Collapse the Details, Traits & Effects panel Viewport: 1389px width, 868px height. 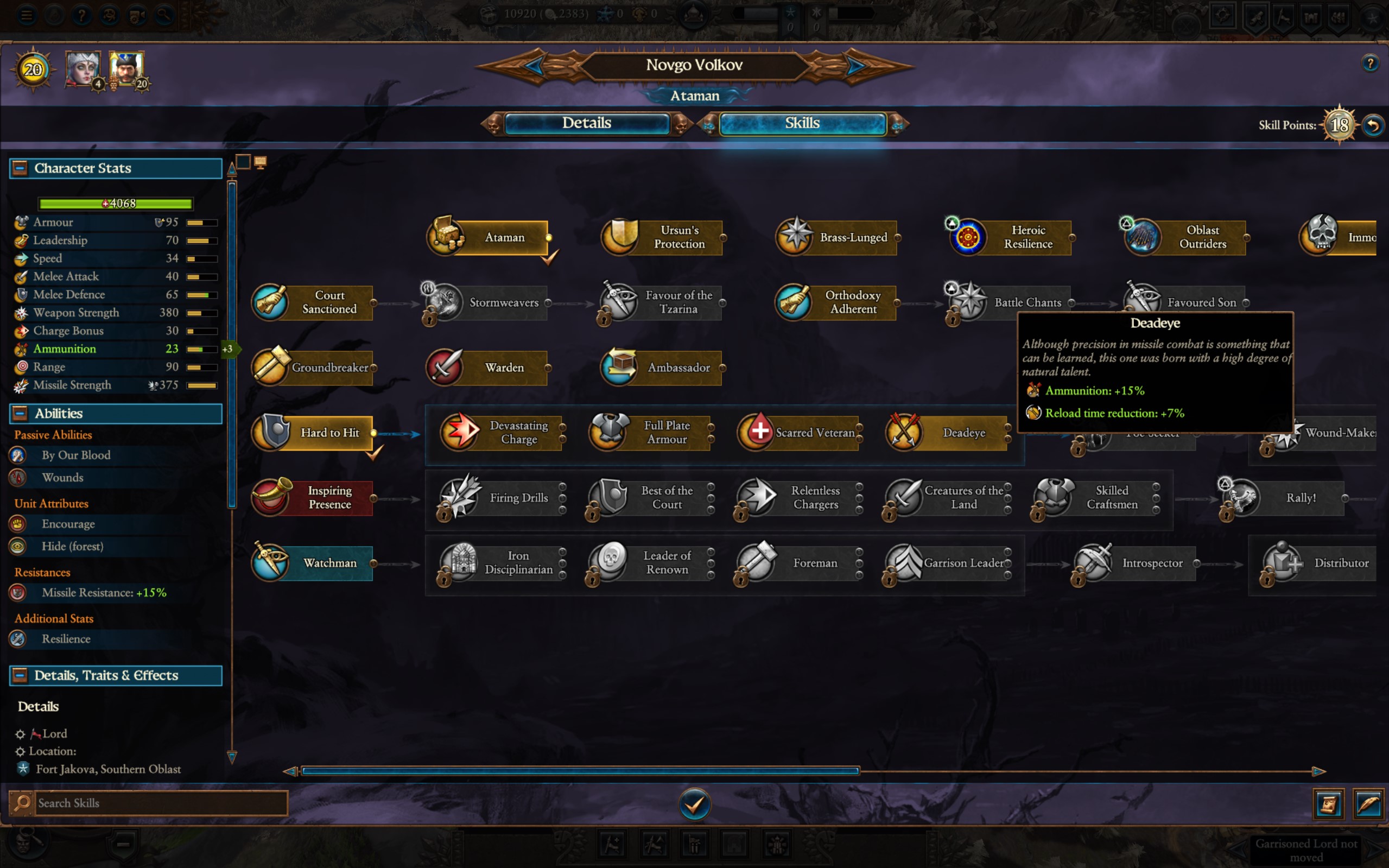coord(20,675)
